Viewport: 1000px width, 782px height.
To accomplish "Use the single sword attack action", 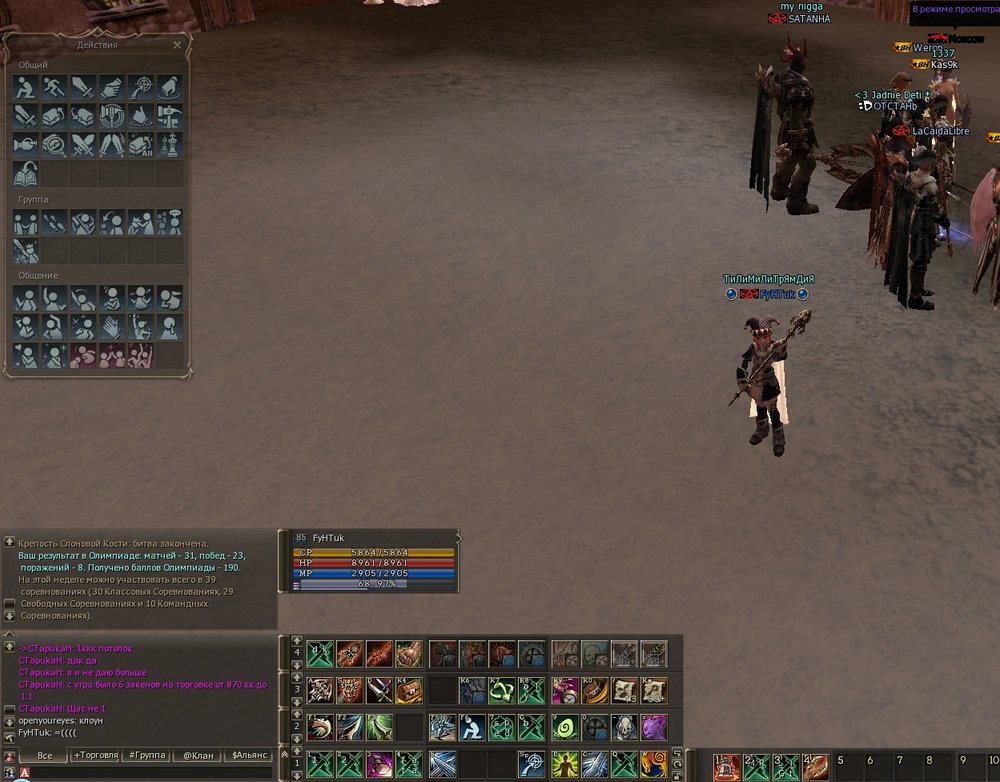I will click(82, 87).
